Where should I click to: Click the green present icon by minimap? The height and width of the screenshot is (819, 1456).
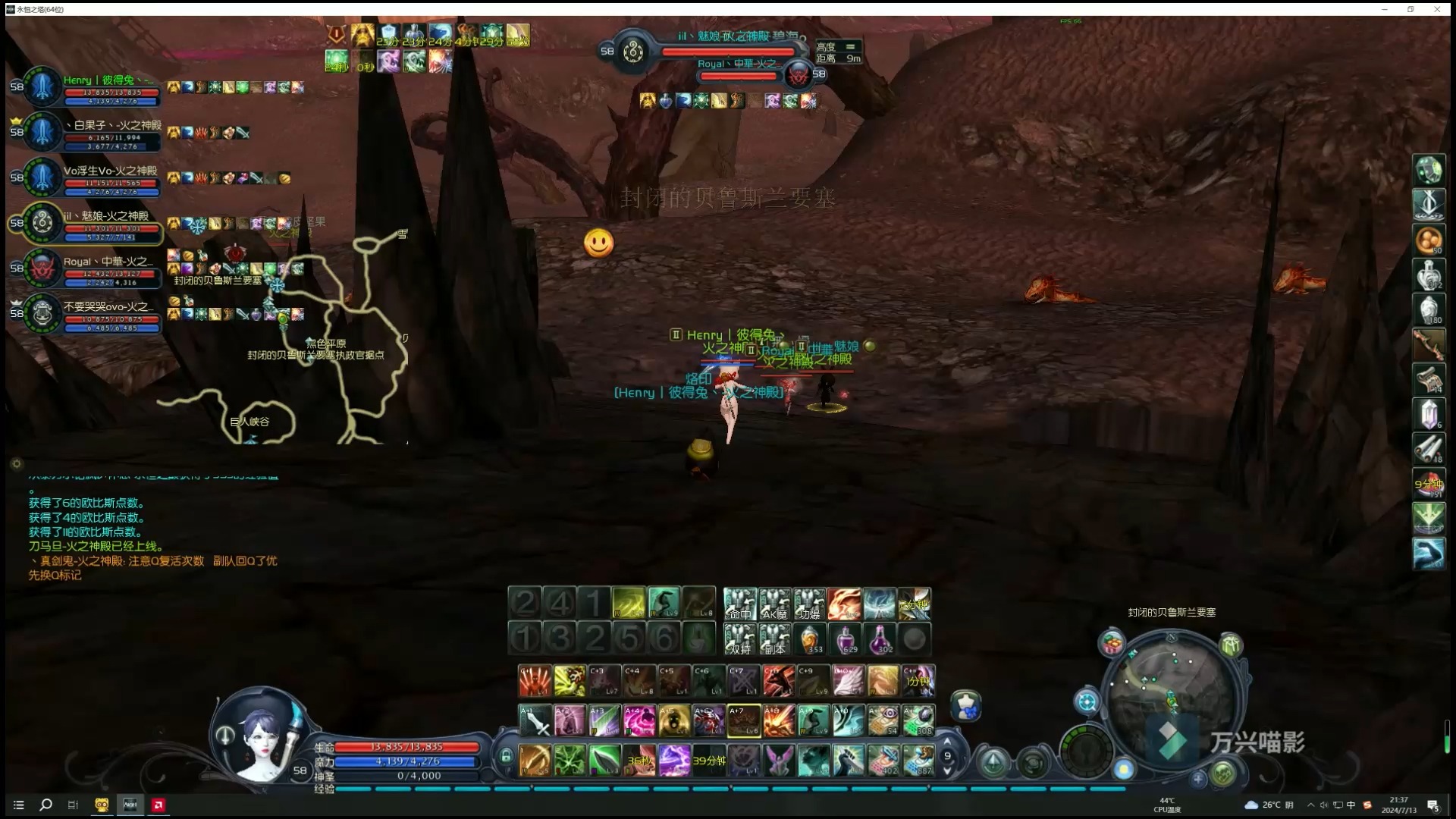1230,645
